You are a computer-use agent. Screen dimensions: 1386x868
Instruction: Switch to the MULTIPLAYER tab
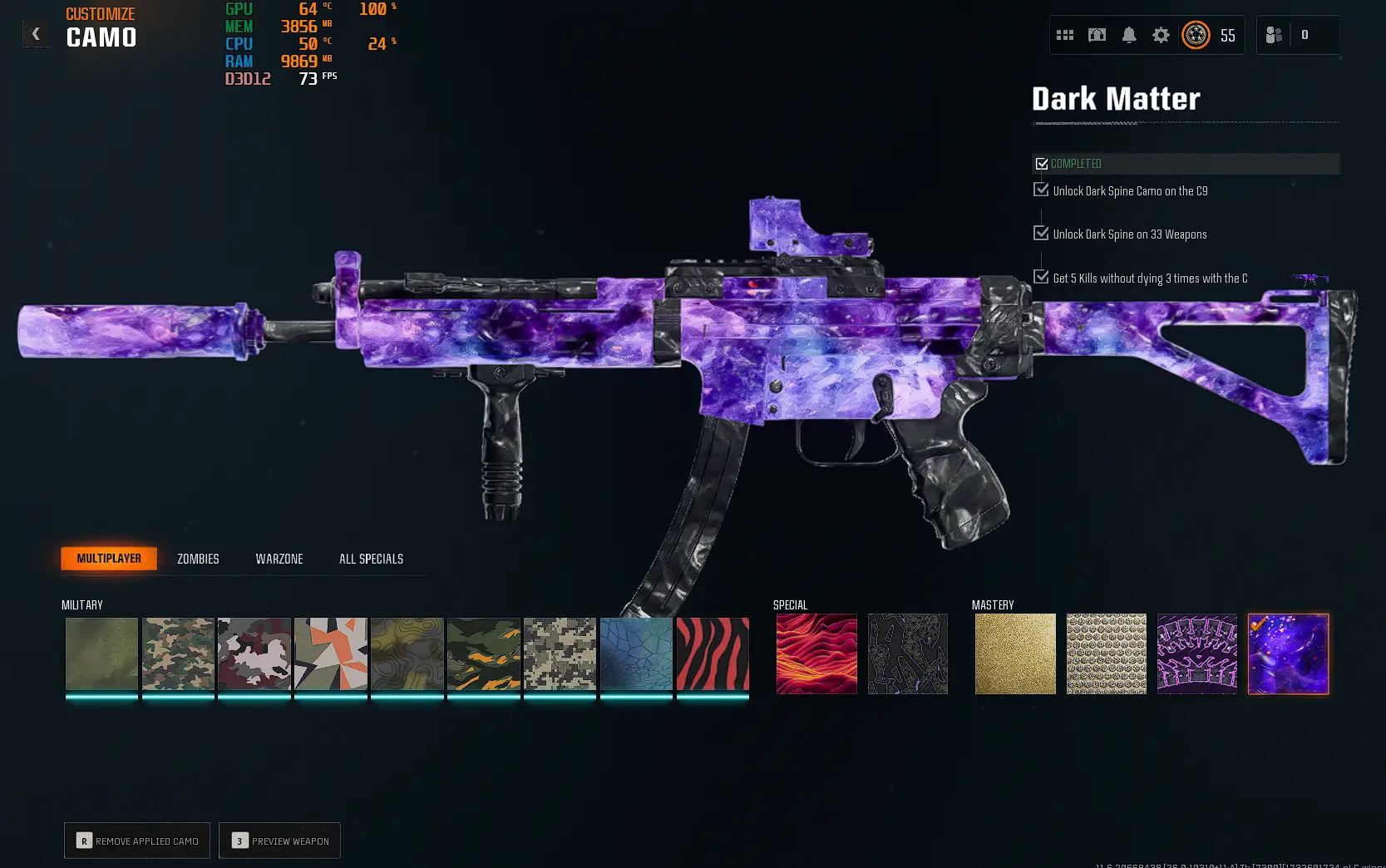109,558
